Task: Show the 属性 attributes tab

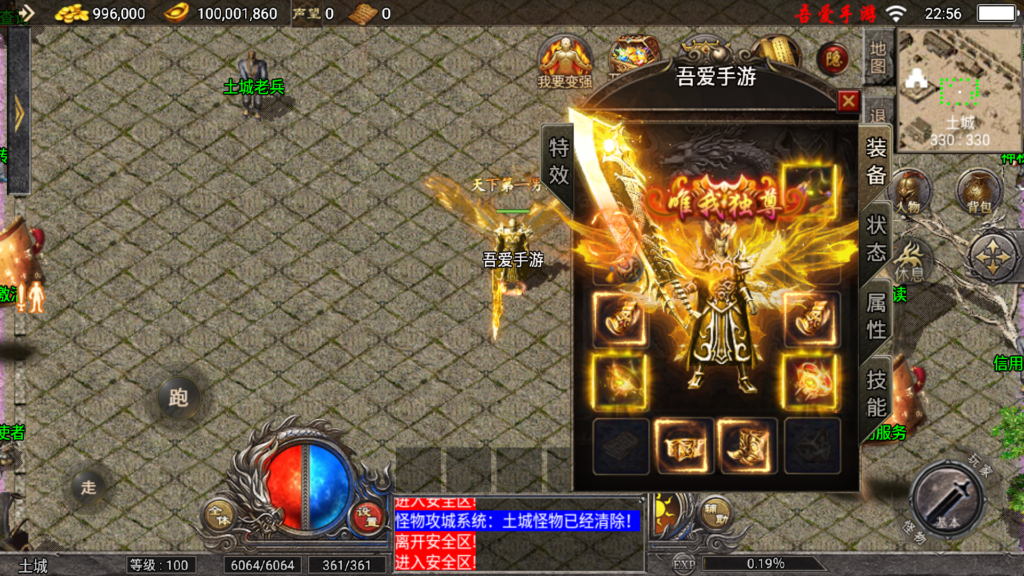Action: pyautogui.click(x=876, y=316)
